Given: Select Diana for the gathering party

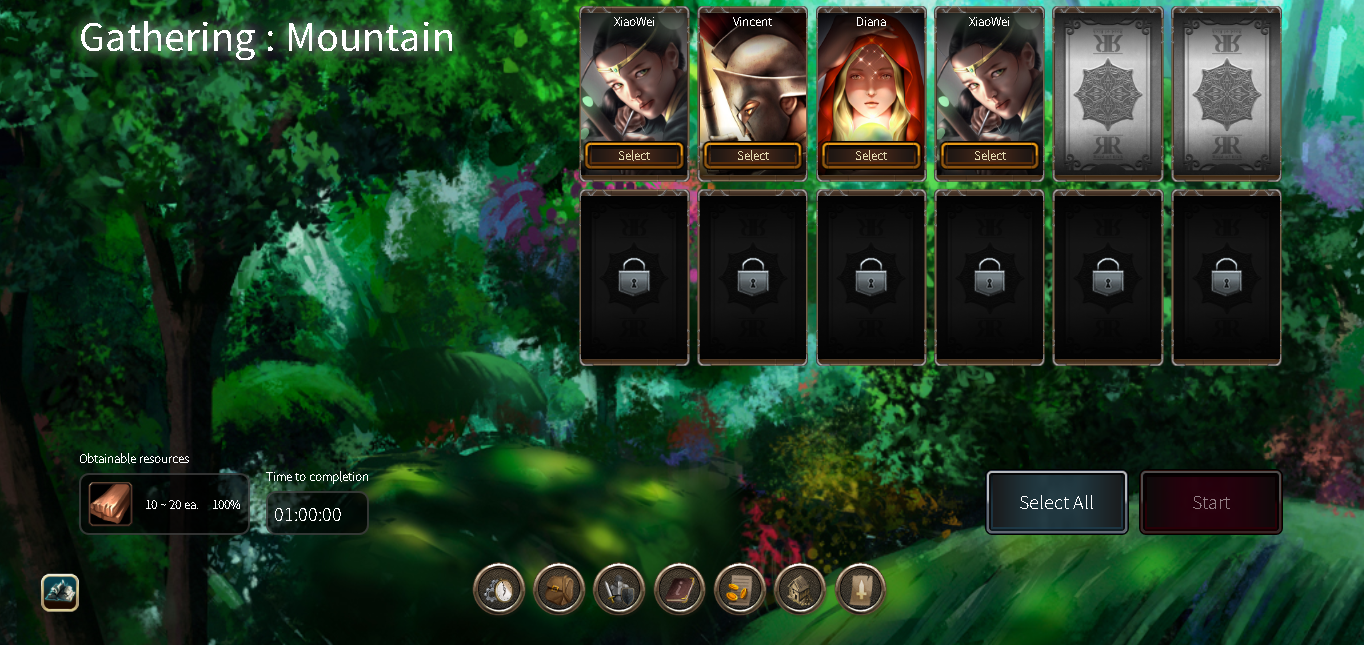Looking at the screenshot, I should [870, 156].
